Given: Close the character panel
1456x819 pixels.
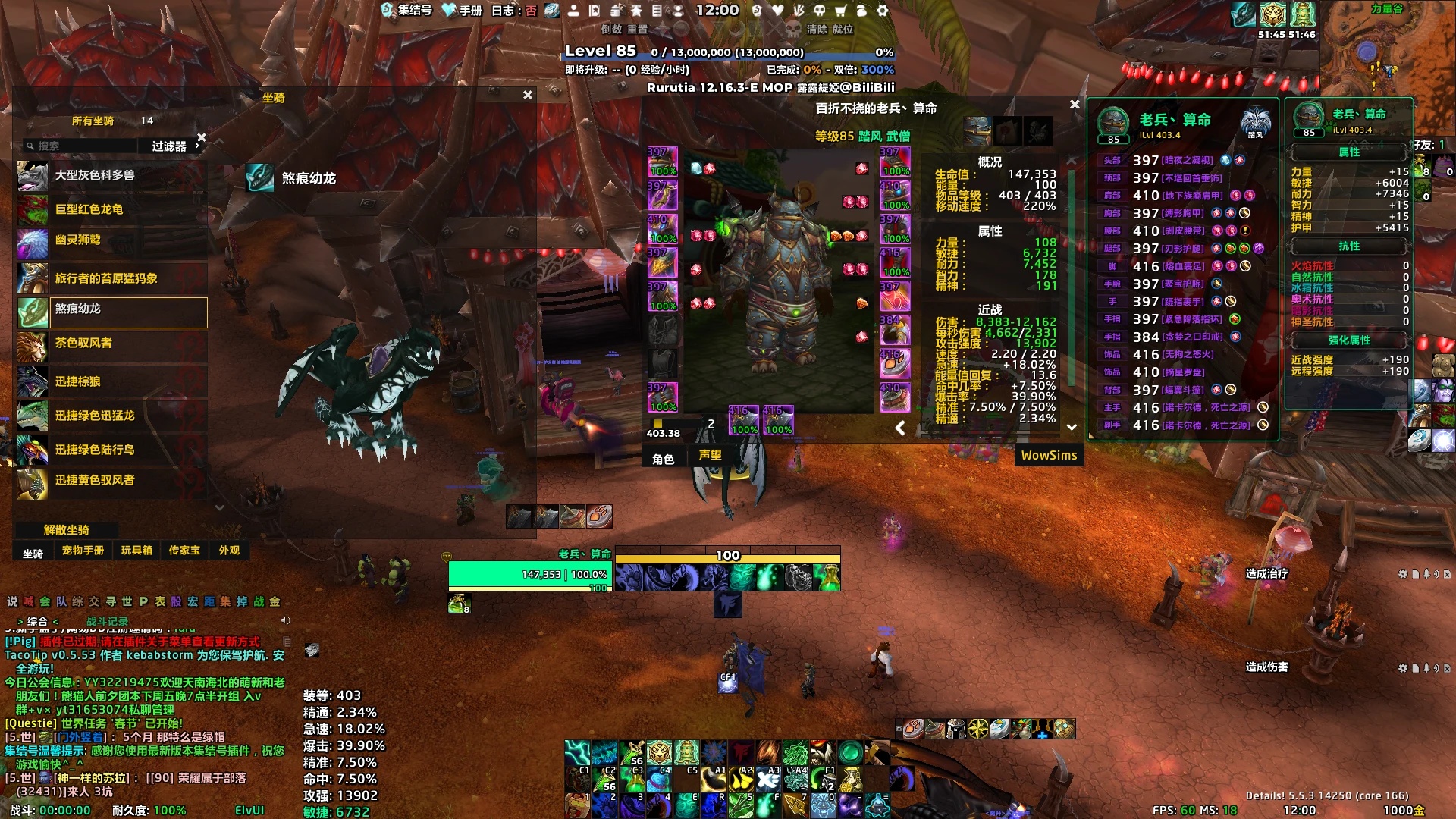Looking at the screenshot, I should point(1075,105).
